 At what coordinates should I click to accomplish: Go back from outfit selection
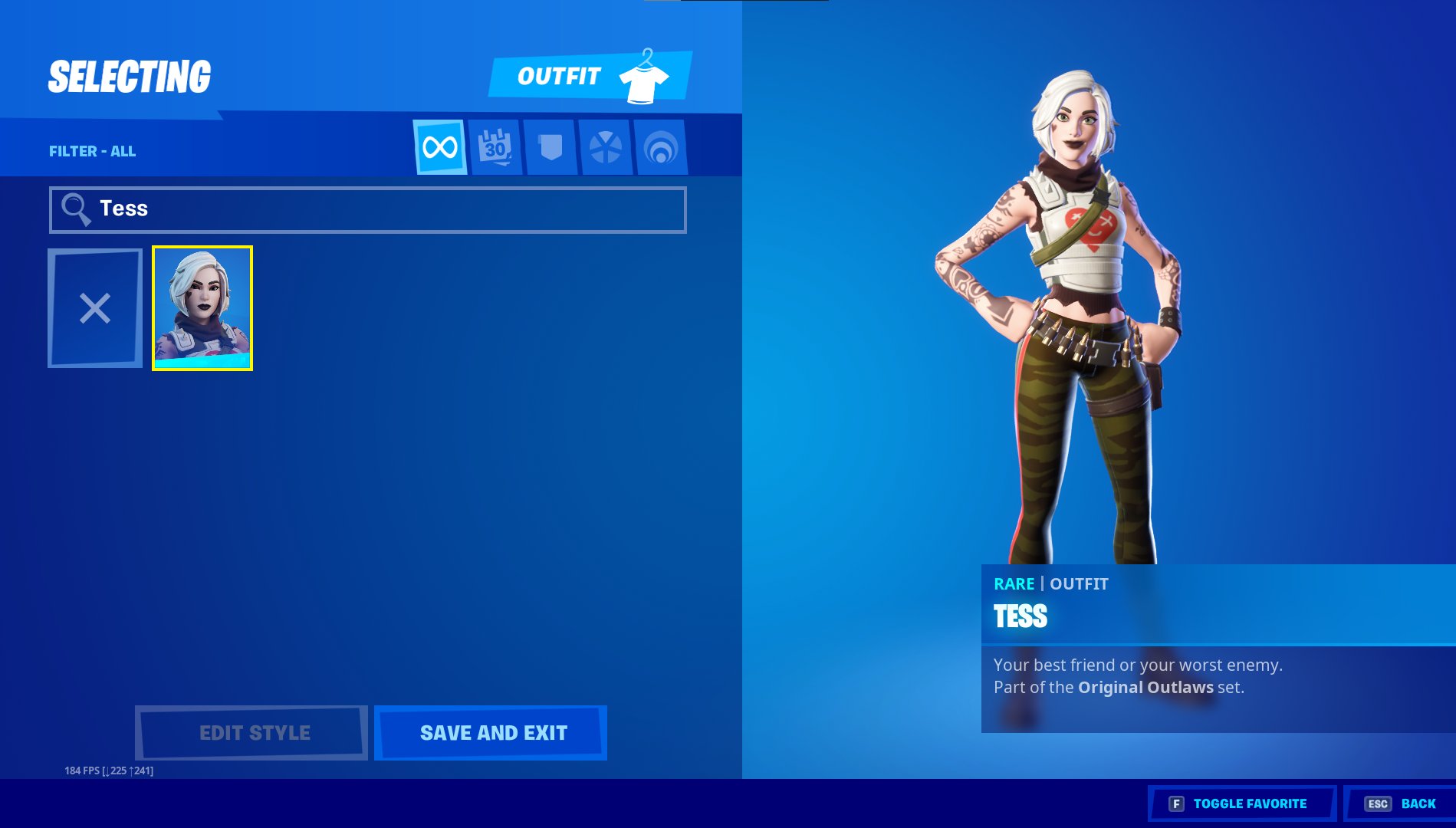click(x=1401, y=803)
